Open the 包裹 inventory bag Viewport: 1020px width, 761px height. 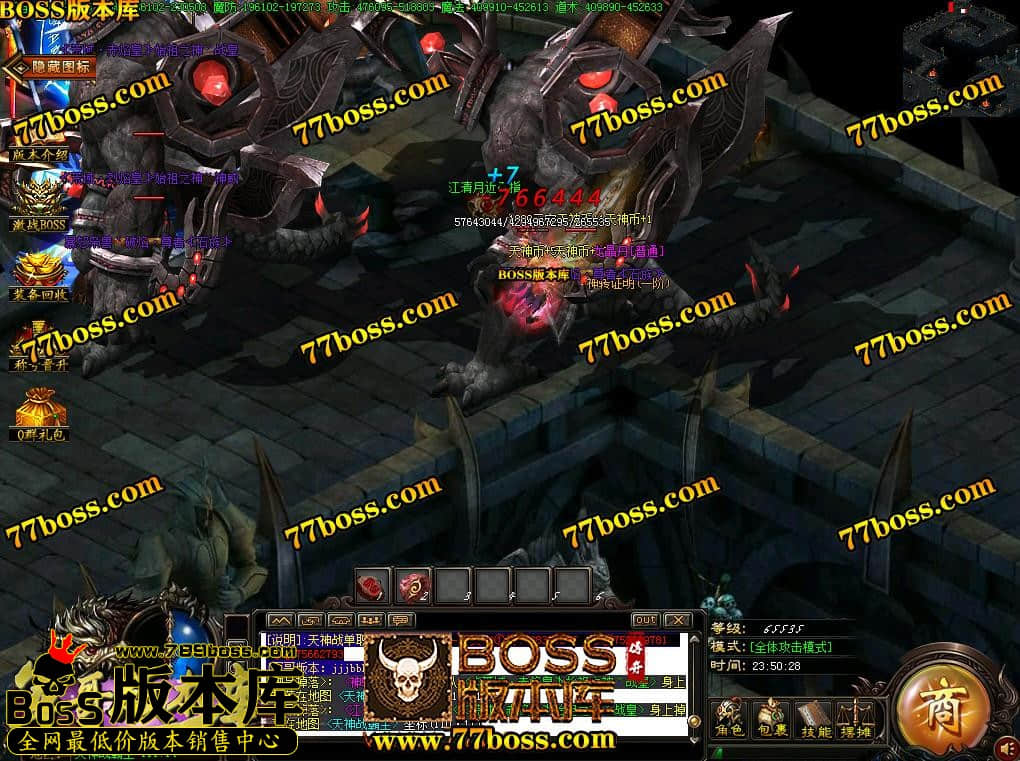tap(772, 716)
